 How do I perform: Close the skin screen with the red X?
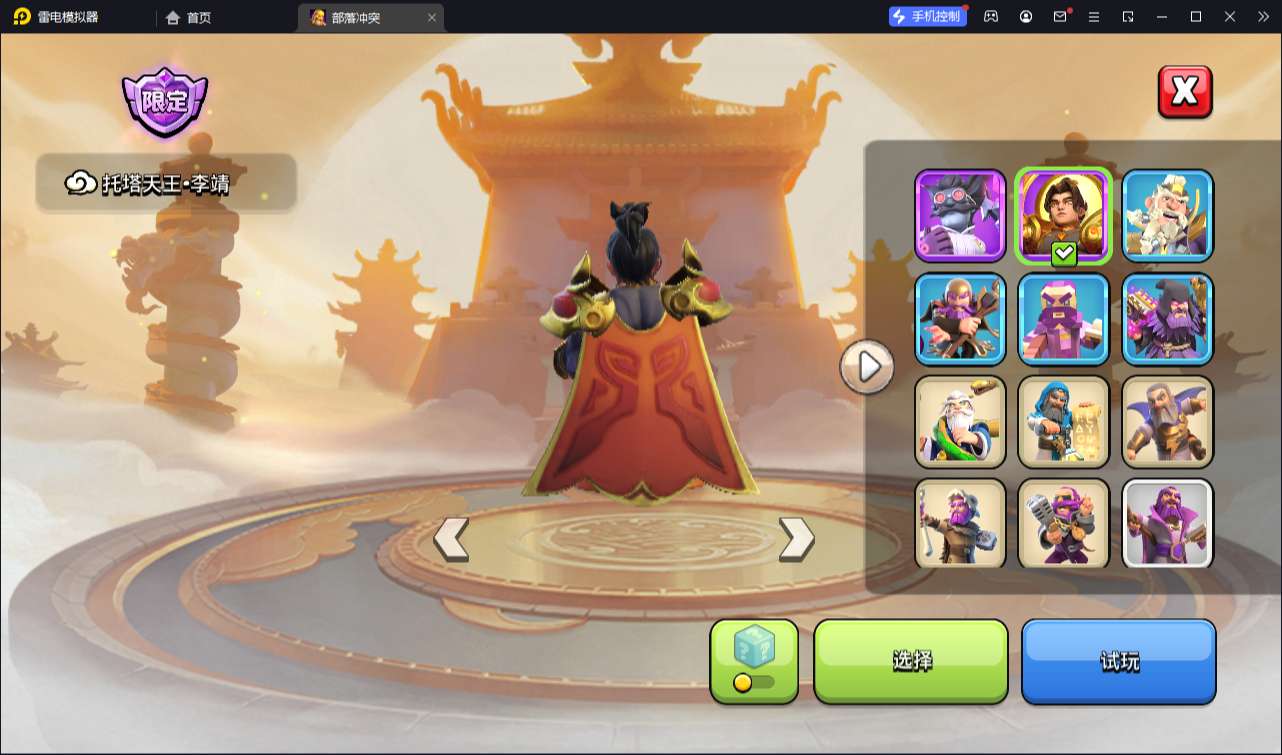click(x=1185, y=92)
